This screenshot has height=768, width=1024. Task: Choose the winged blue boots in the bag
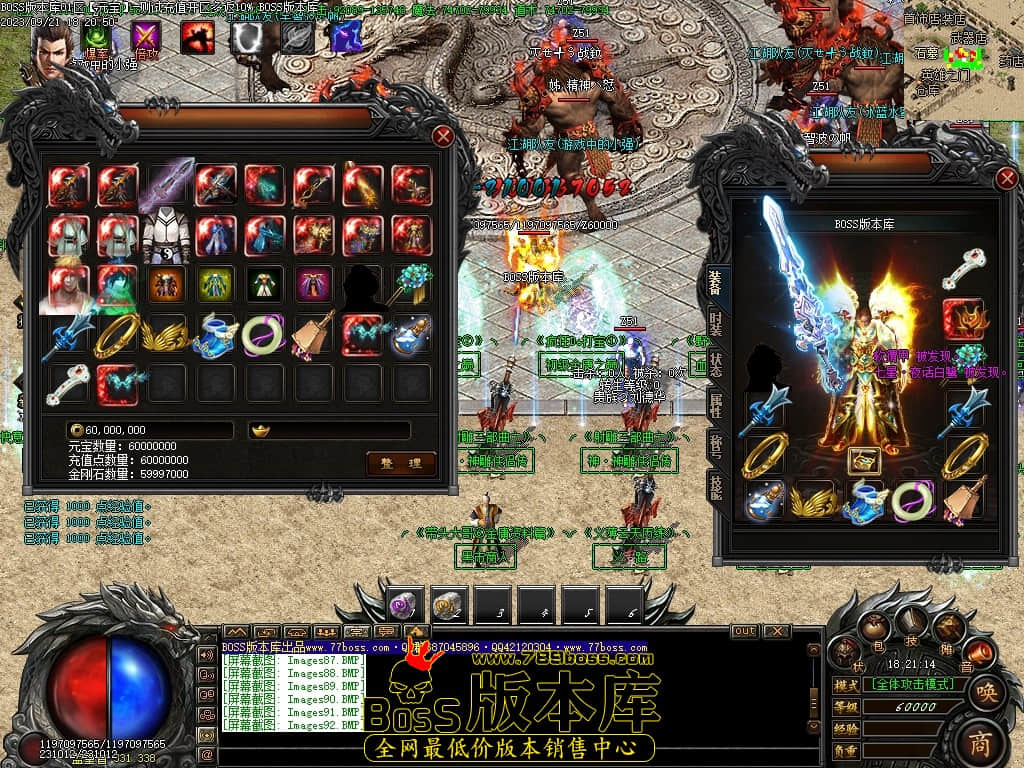[215, 334]
